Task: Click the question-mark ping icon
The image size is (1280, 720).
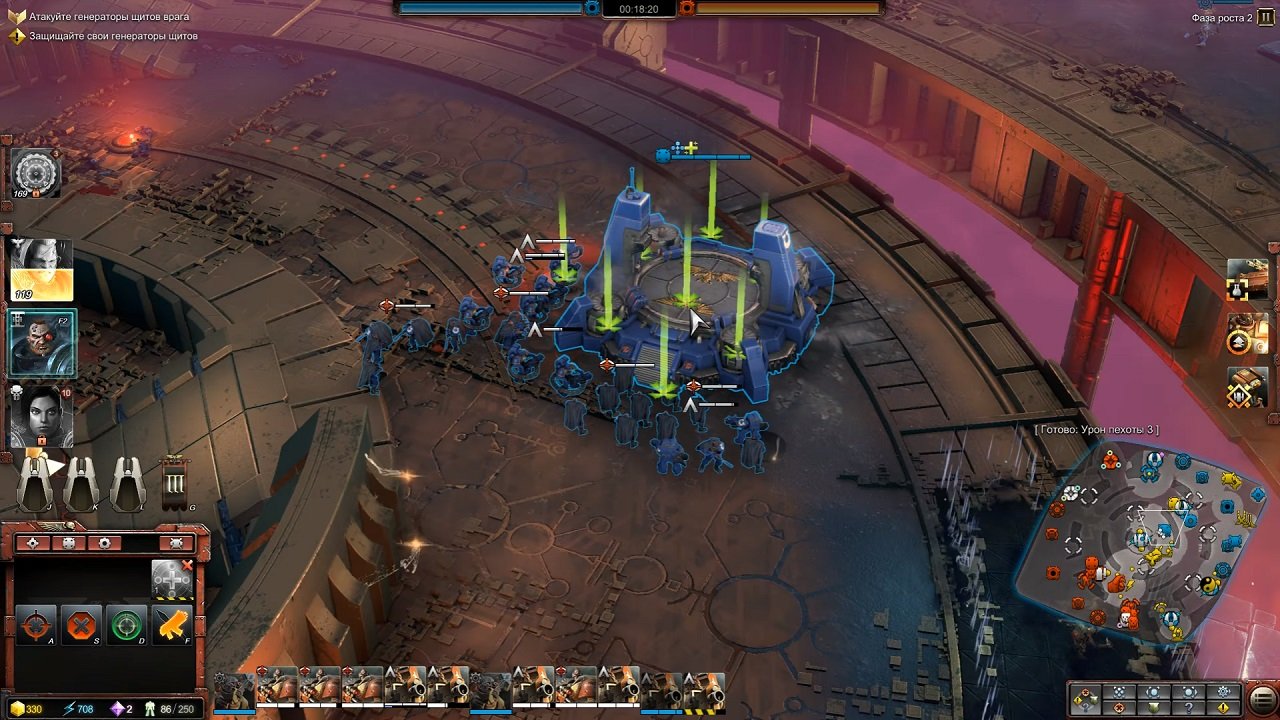Action: (1189, 706)
